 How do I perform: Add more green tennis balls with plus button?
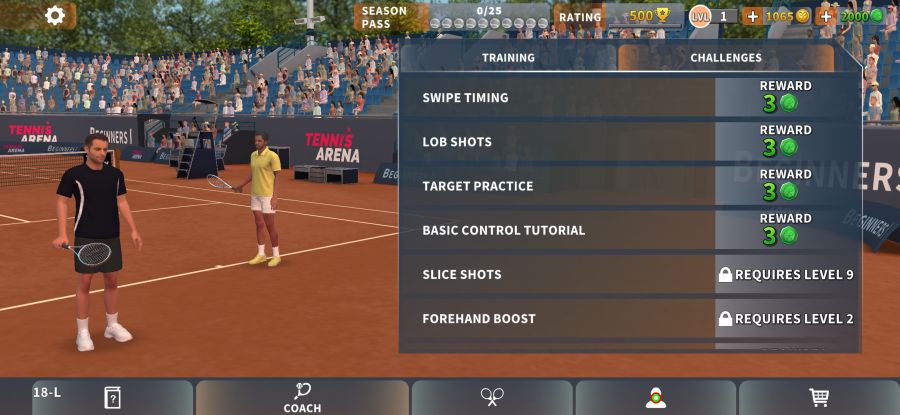tap(826, 16)
